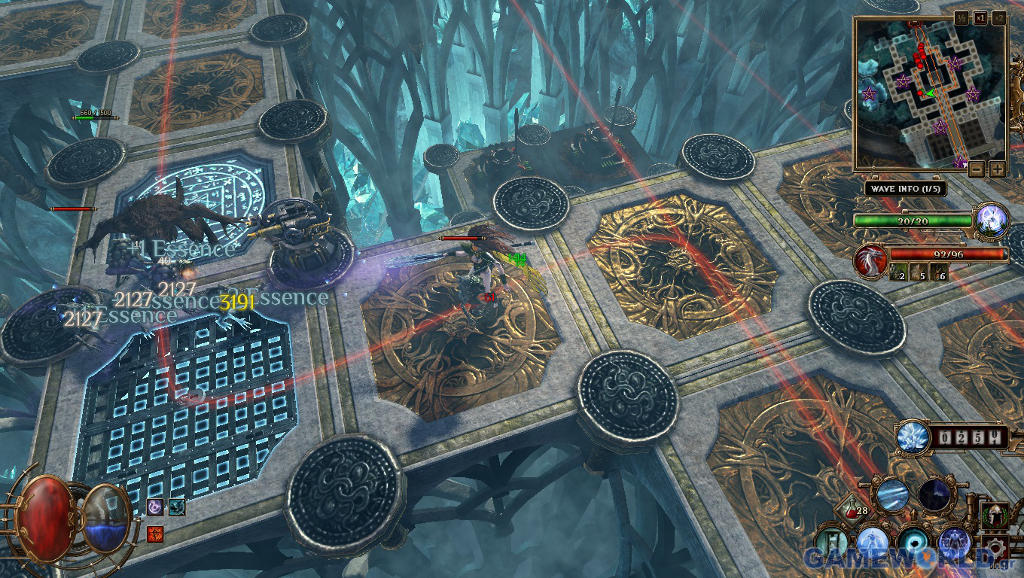This screenshot has height=578, width=1024.
Task: Set game speed to x2
Action: [x=997, y=17]
